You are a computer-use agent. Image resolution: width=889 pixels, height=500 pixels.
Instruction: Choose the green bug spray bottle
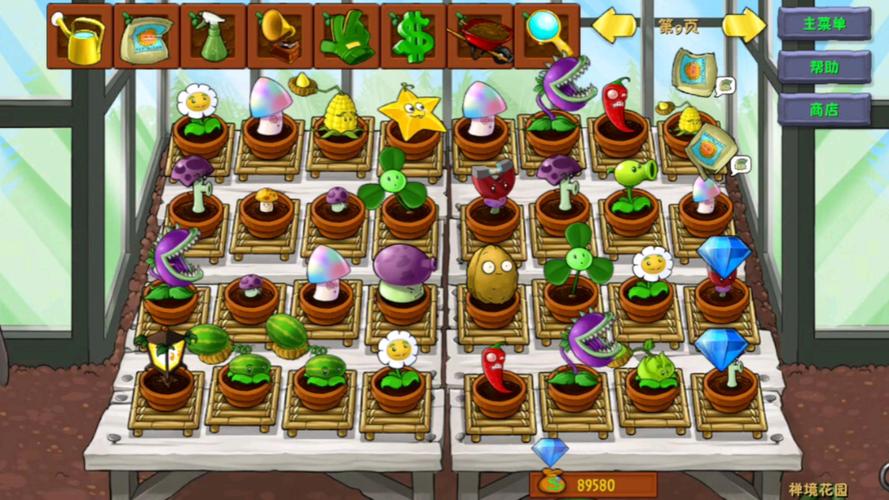(x=213, y=35)
